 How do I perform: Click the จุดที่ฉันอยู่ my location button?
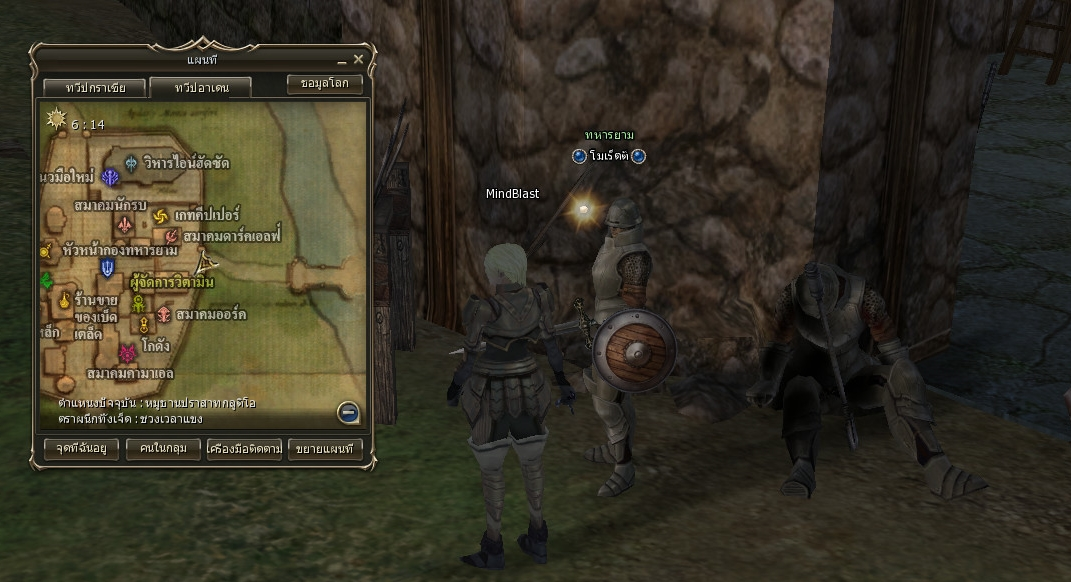[x=82, y=448]
